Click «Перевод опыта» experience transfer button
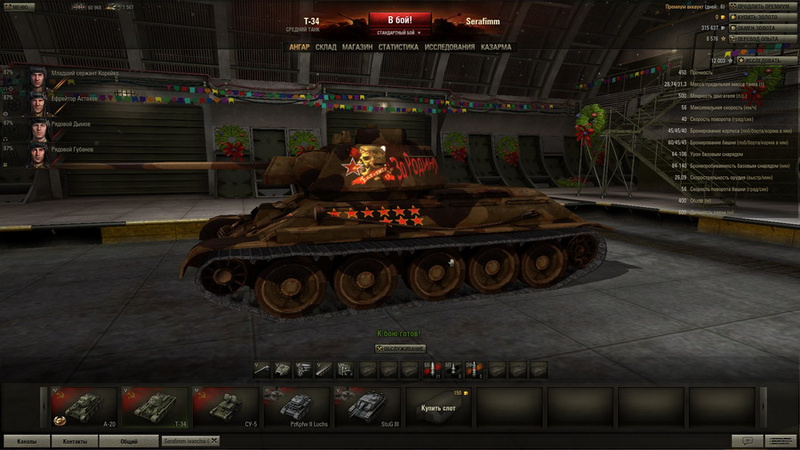This screenshot has height=450, width=800. 762,39
